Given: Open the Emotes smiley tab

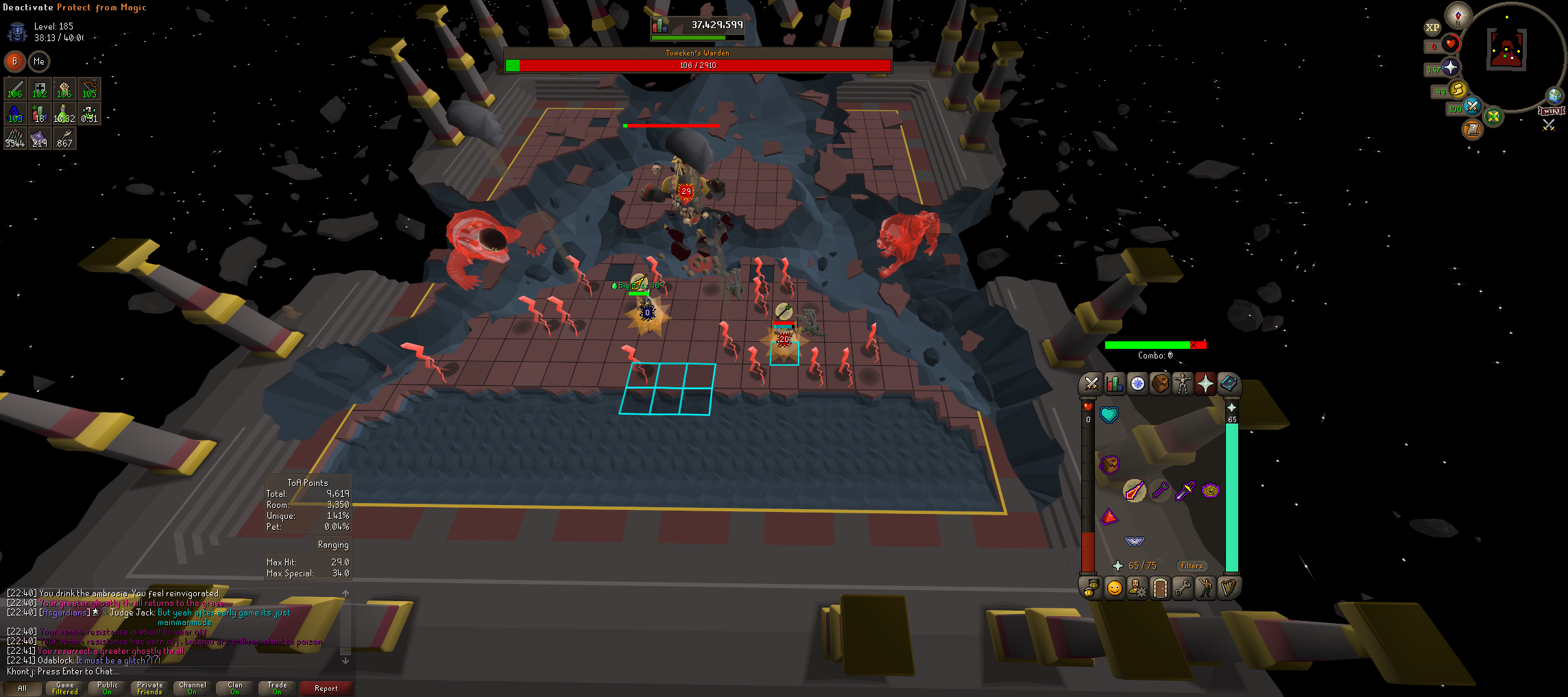Looking at the screenshot, I should pos(1115,588).
